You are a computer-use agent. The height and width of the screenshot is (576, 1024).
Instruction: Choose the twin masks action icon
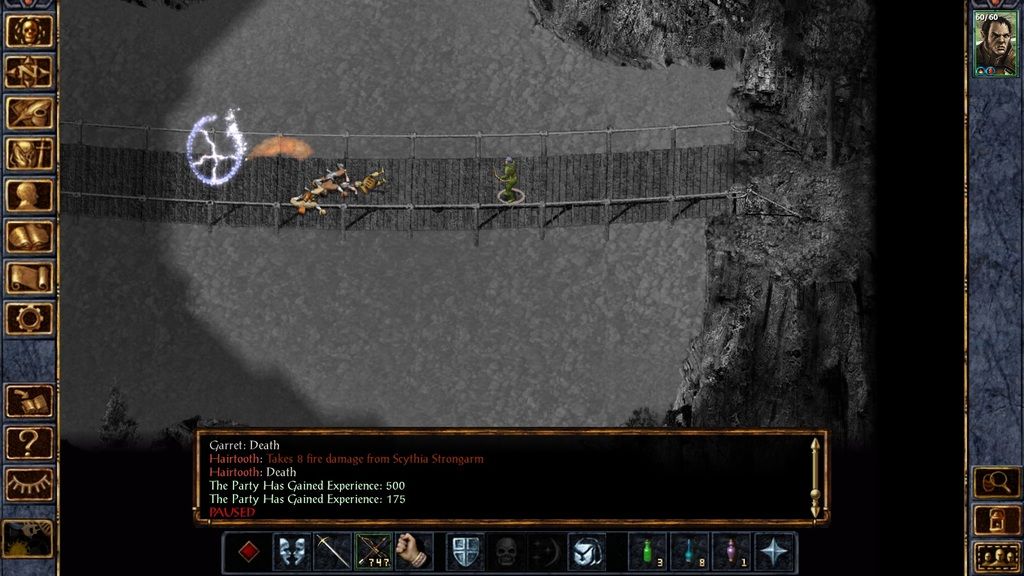click(x=291, y=552)
